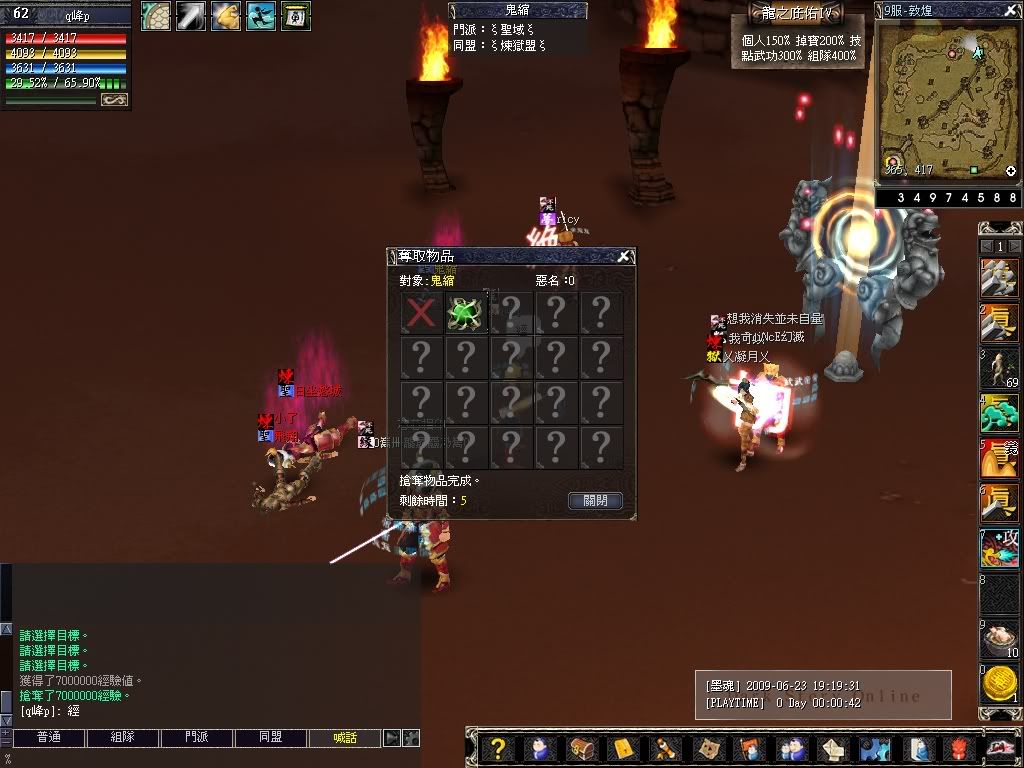The image size is (1024, 768).
Task: Switch chat channel to 組隊
Action: [x=122, y=738]
